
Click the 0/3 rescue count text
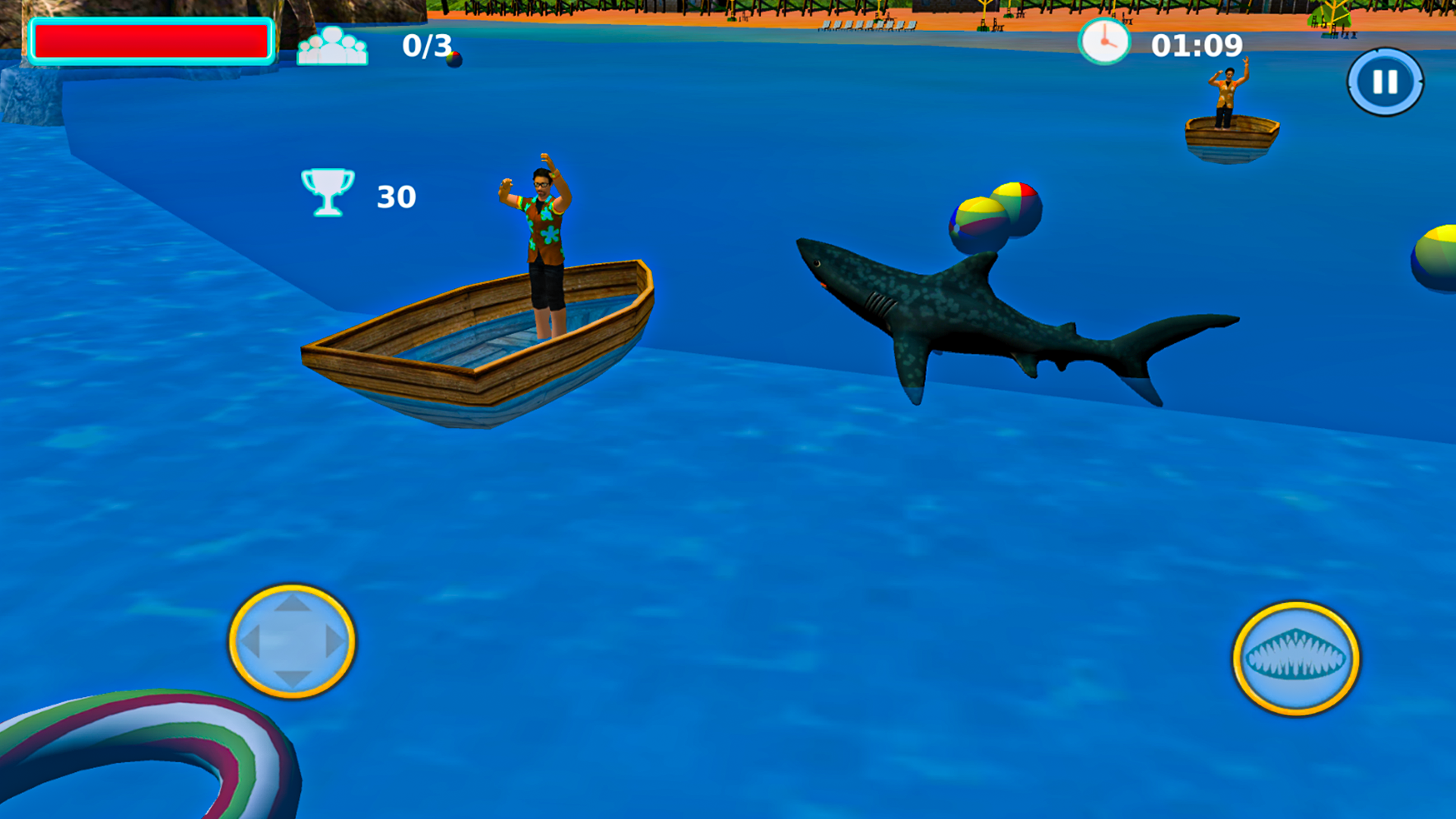[x=425, y=45]
